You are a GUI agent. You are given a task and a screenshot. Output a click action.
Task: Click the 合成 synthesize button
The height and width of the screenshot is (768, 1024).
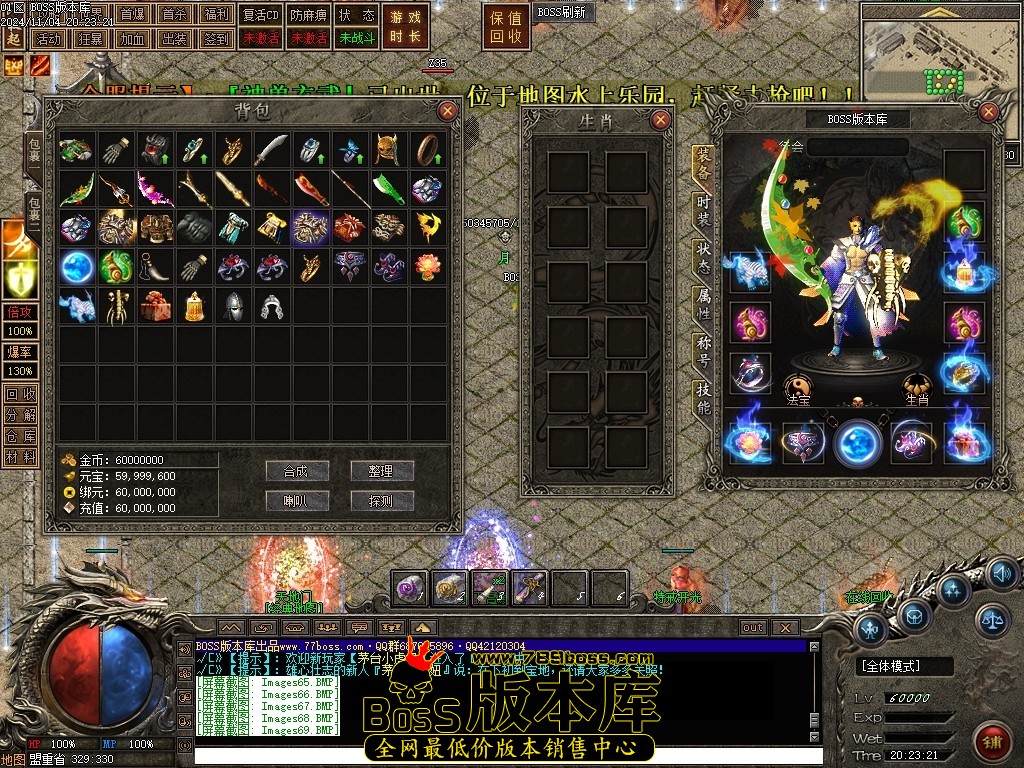[x=297, y=471]
